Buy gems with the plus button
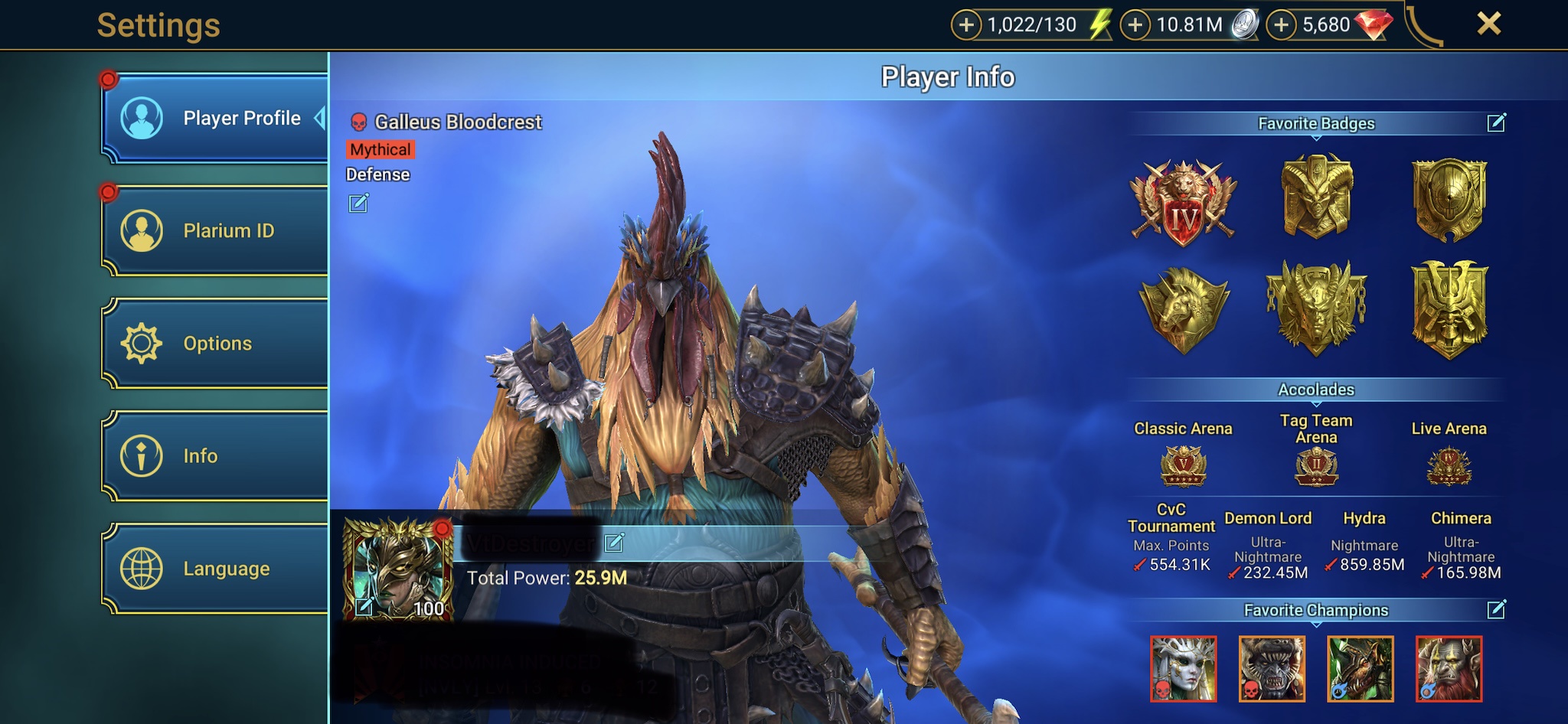The width and height of the screenshot is (1568, 724). click(x=1282, y=25)
